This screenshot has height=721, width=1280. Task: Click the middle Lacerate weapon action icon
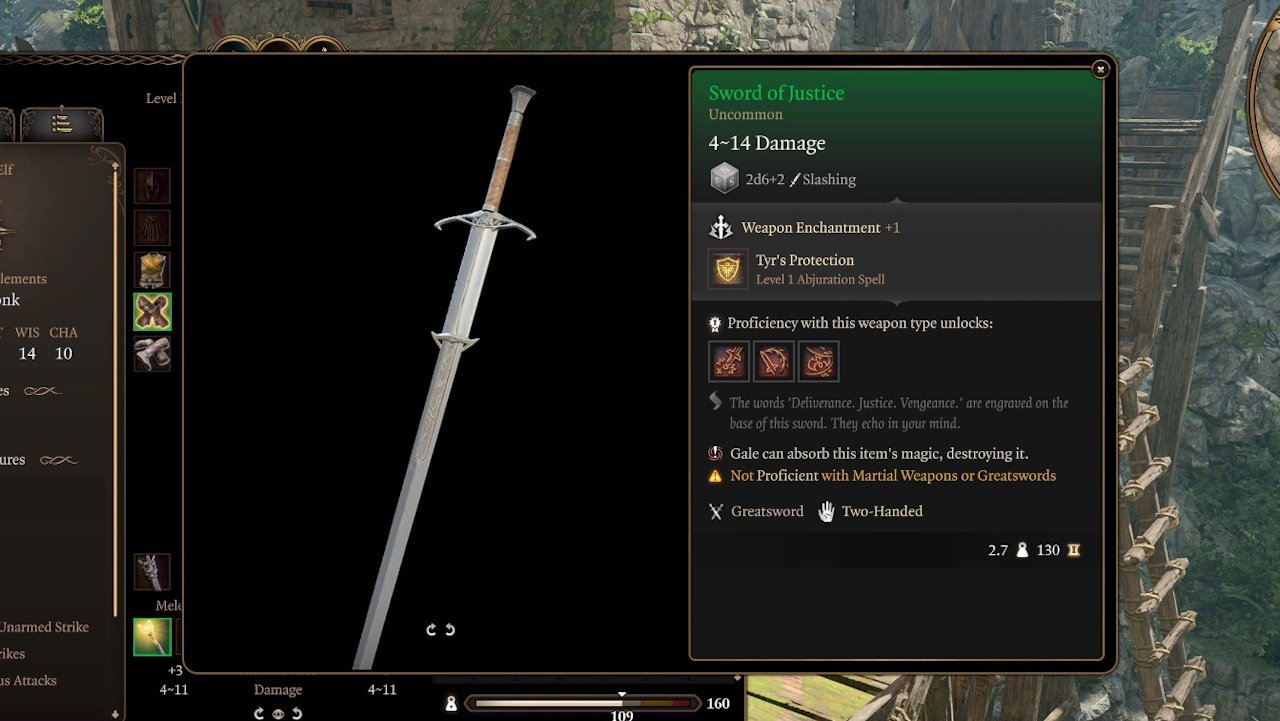click(x=773, y=361)
